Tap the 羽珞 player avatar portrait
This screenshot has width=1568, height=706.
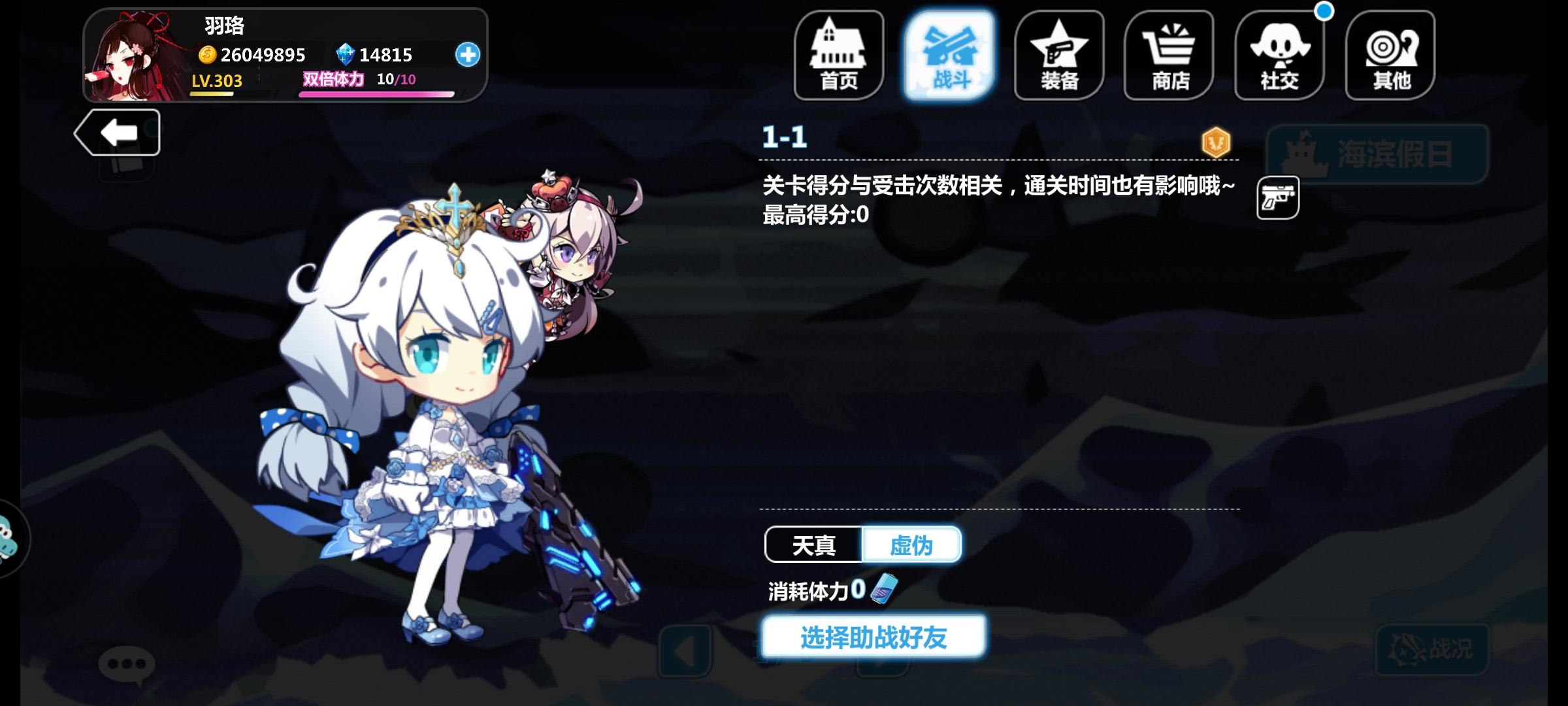[x=132, y=56]
